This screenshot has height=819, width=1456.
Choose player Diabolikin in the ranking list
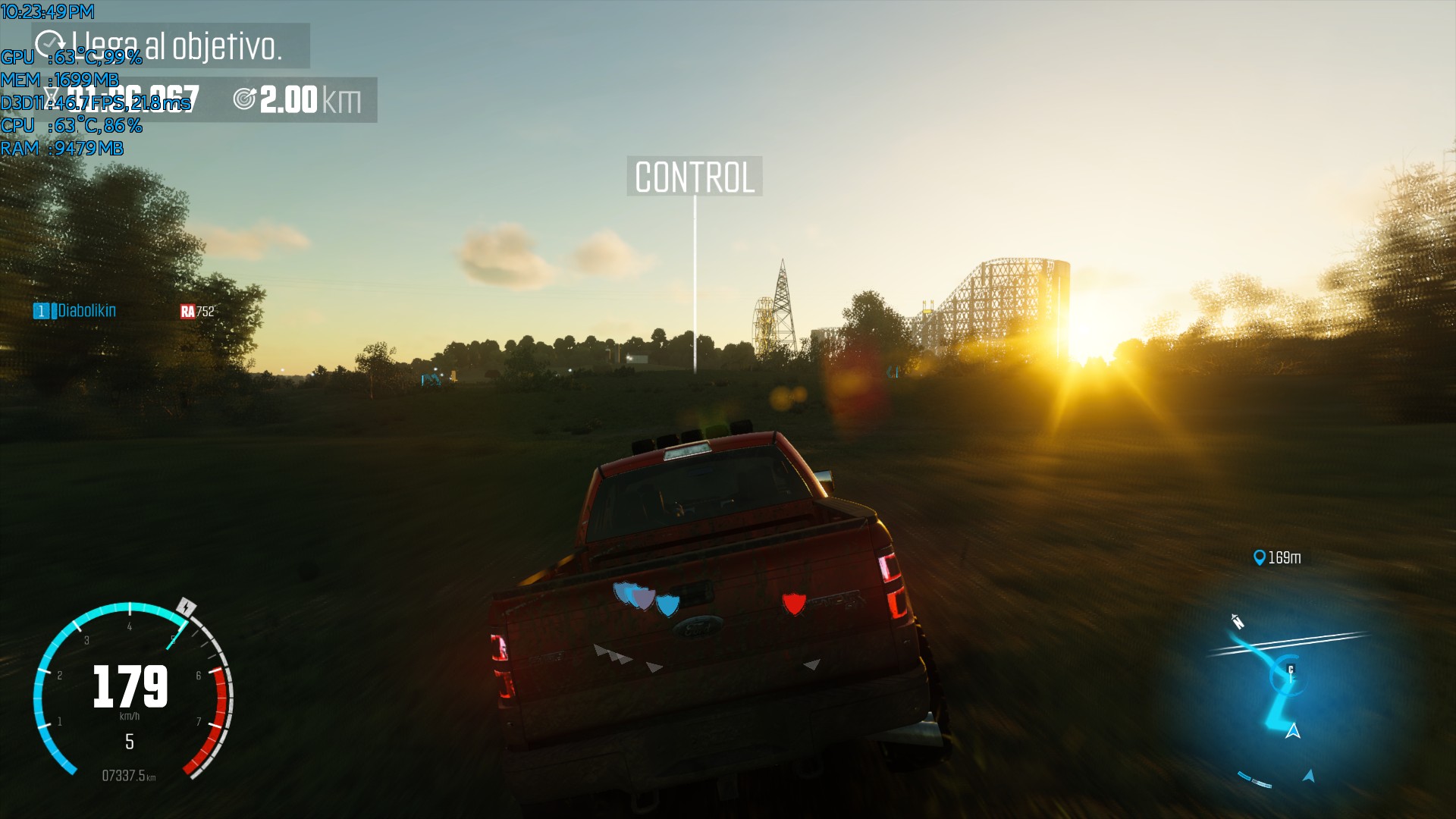click(x=86, y=311)
